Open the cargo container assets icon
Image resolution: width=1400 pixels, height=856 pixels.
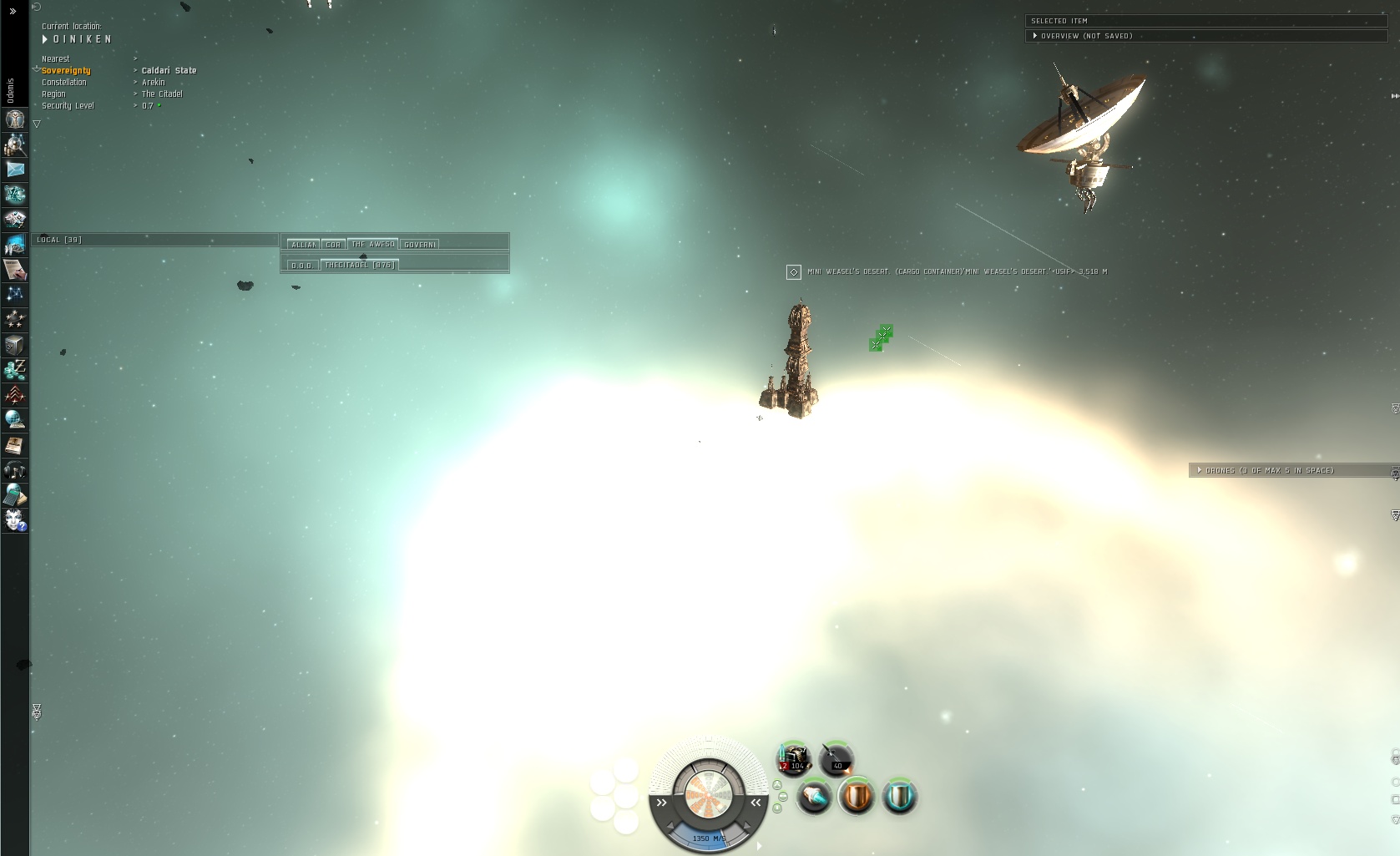pyautogui.click(x=14, y=345)
